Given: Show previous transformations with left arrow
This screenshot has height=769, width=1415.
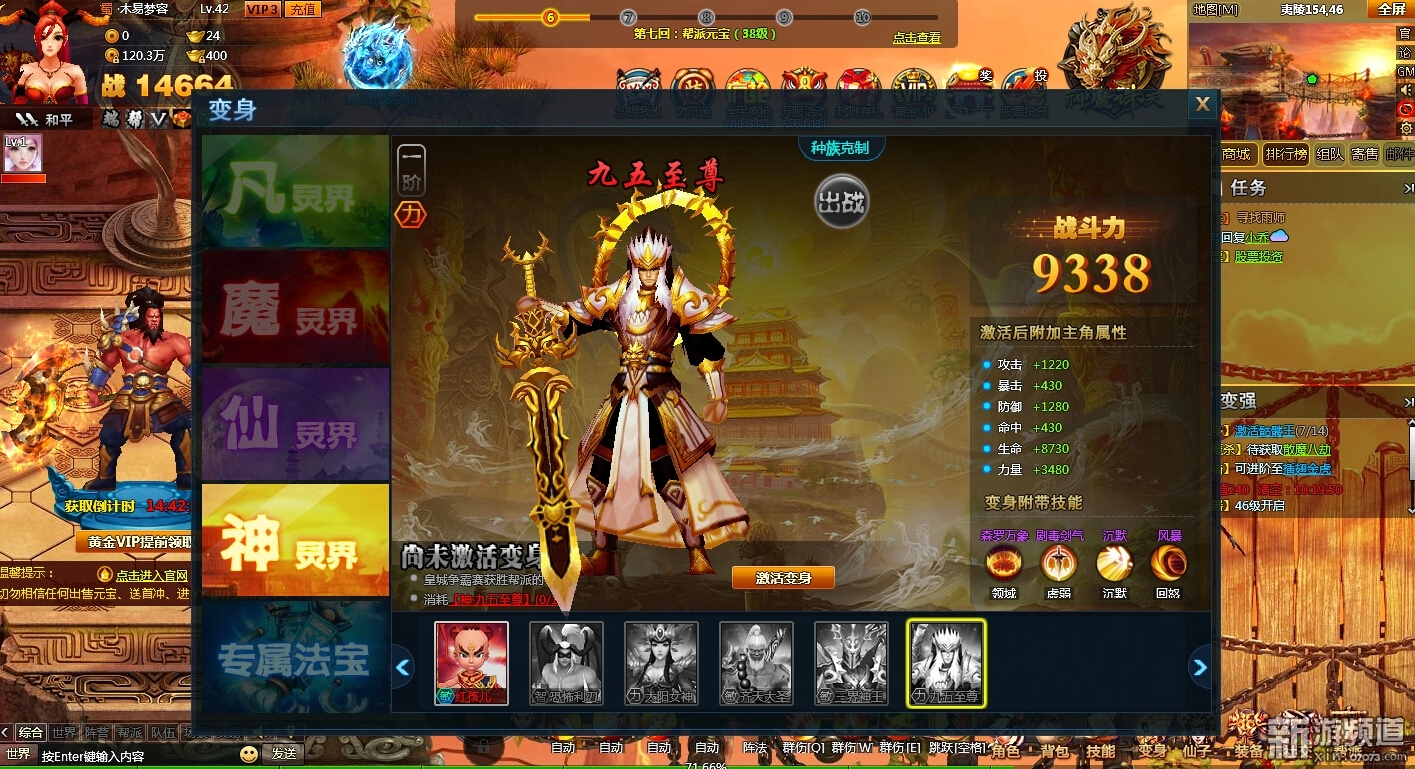Looking at the screenshot, I should [x=403, y=667].
